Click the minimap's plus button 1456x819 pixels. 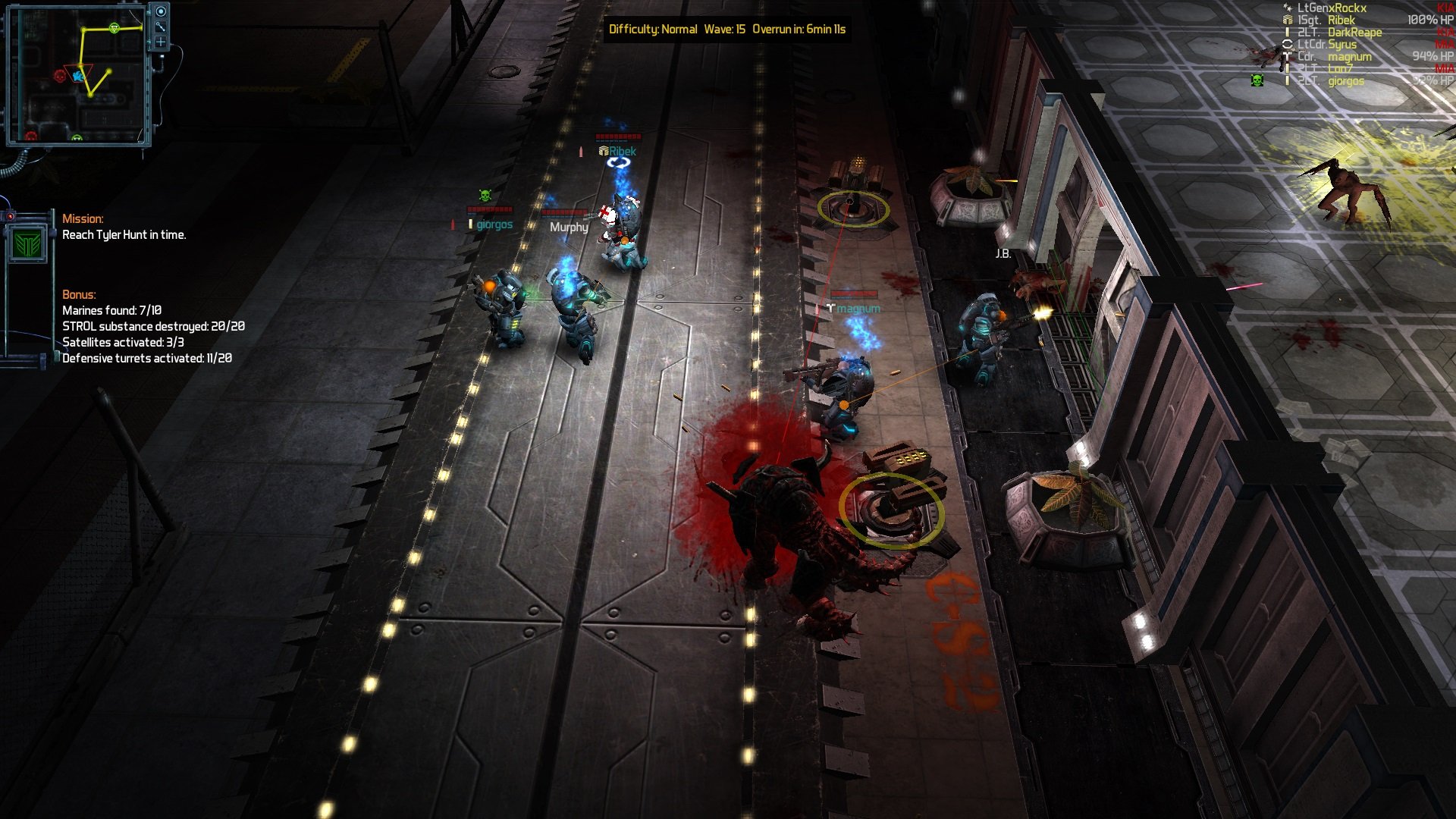pyautogui.click(x=161, y=42)
